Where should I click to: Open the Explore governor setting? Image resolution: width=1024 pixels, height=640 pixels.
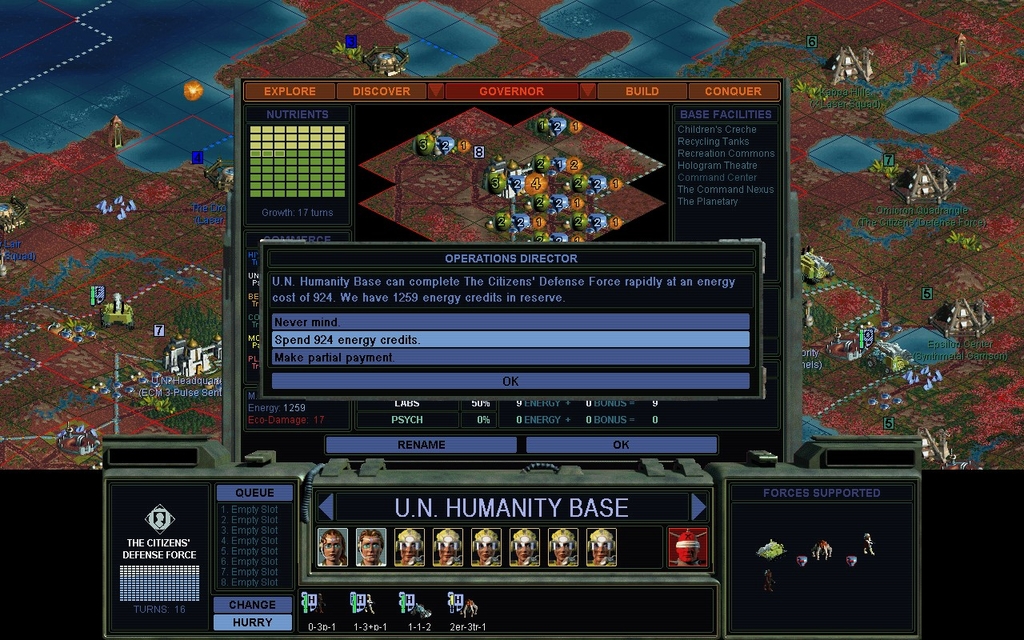tap(290, 91)
